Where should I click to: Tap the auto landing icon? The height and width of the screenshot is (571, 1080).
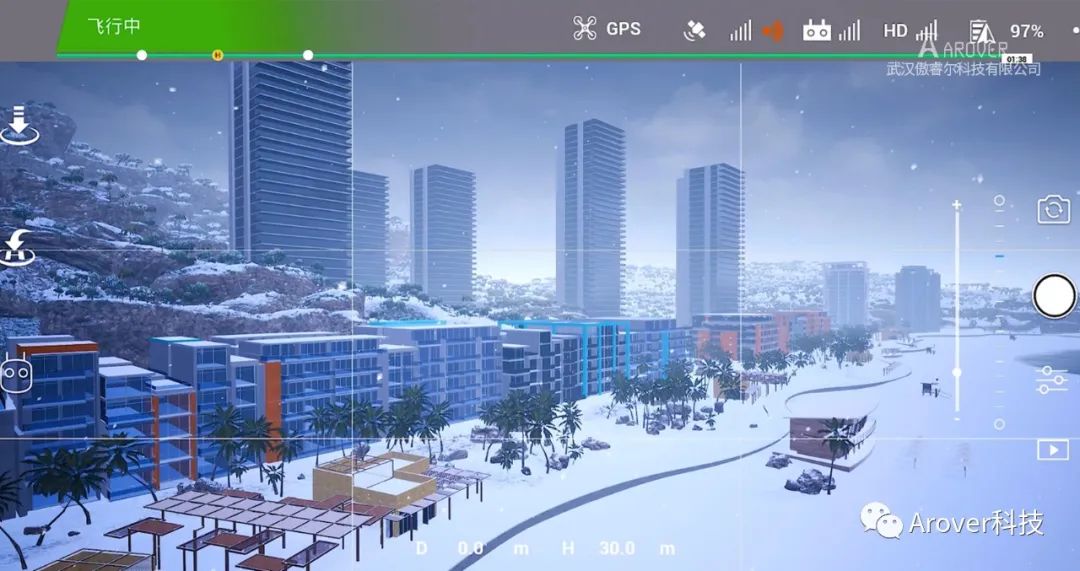pos(18,127)
